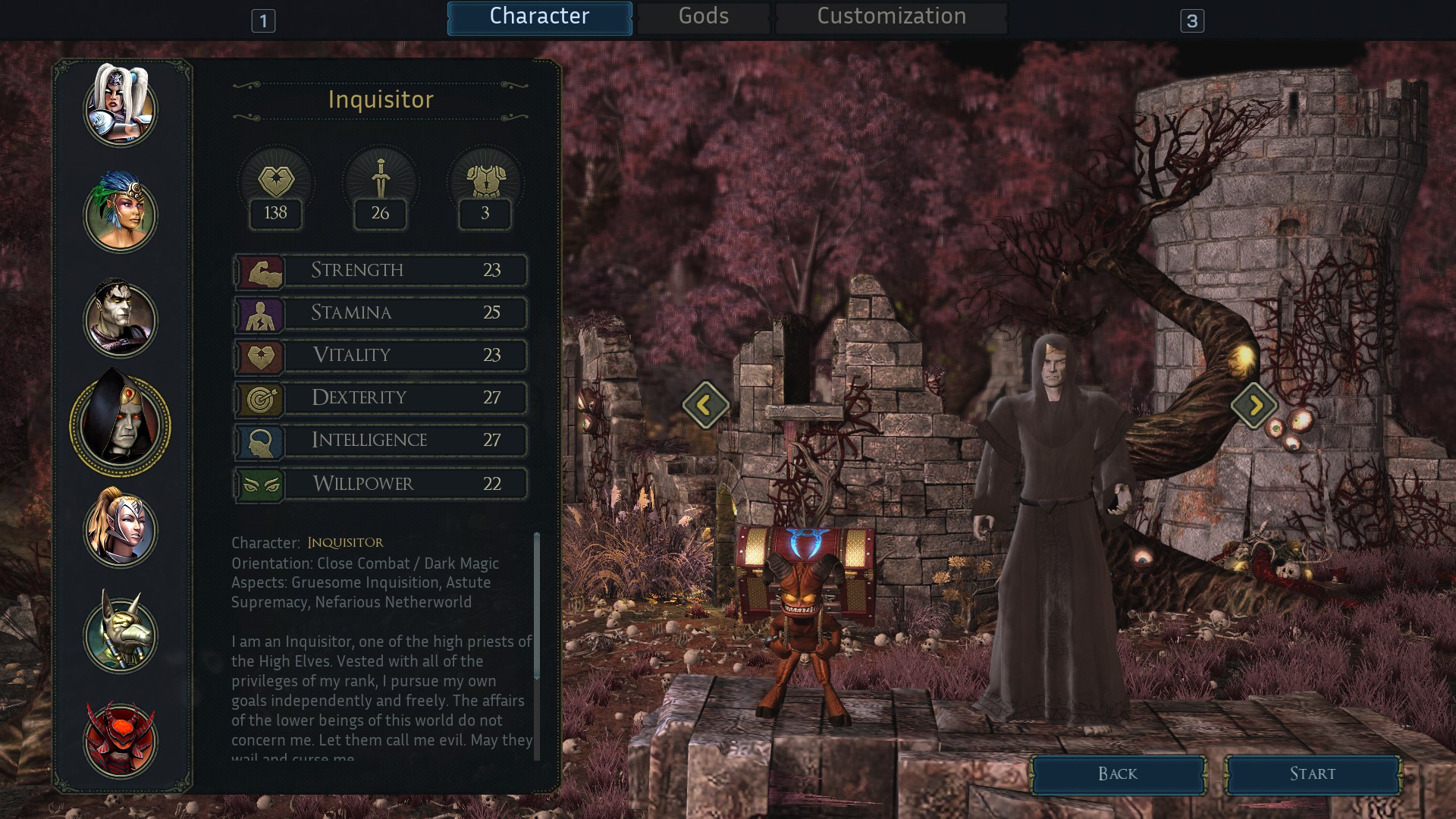
Task: Select the Character tab
Action: coord(539,17)
